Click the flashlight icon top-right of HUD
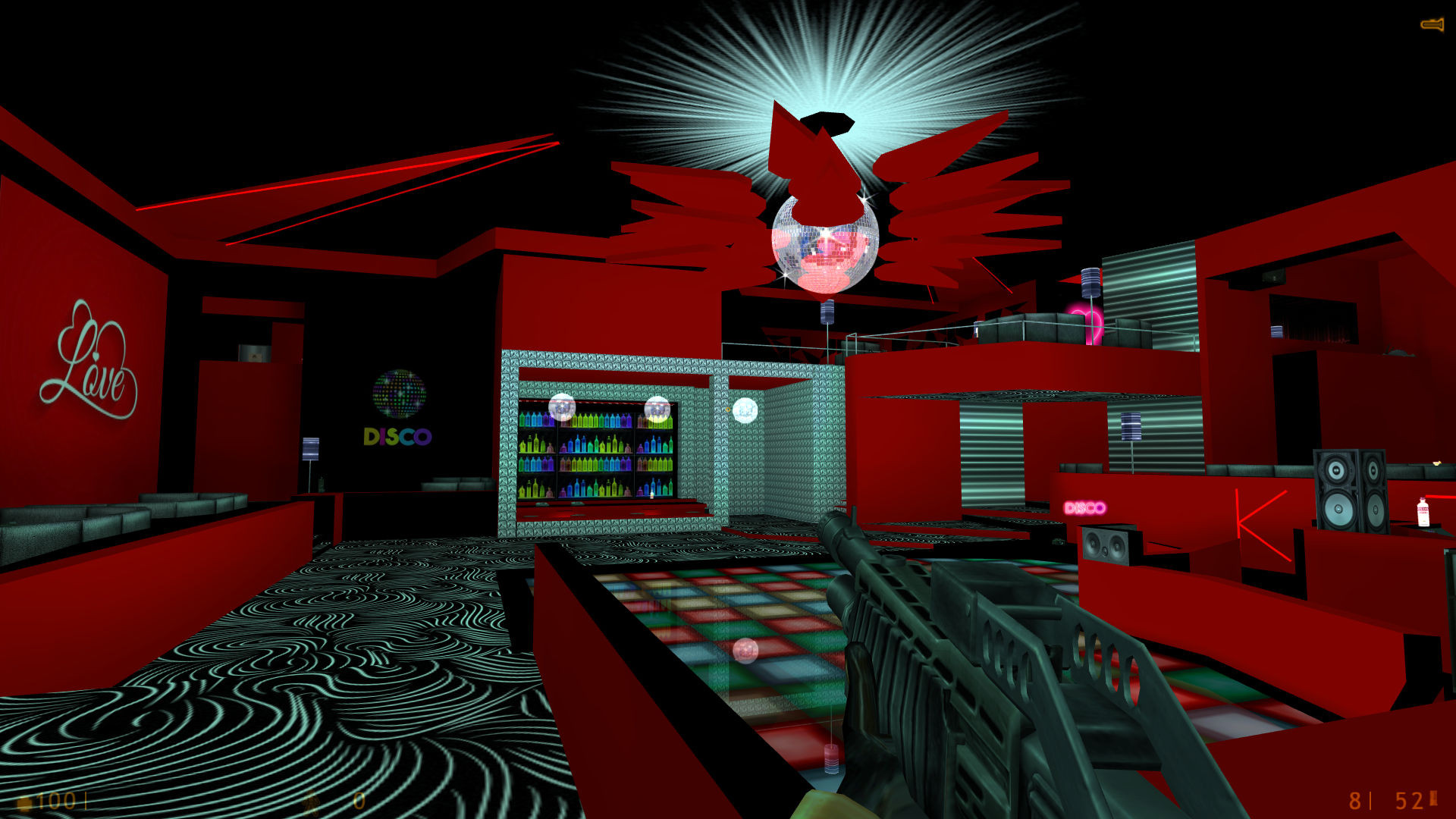This screenshot has width=1456, height=819. [1432, 23]
